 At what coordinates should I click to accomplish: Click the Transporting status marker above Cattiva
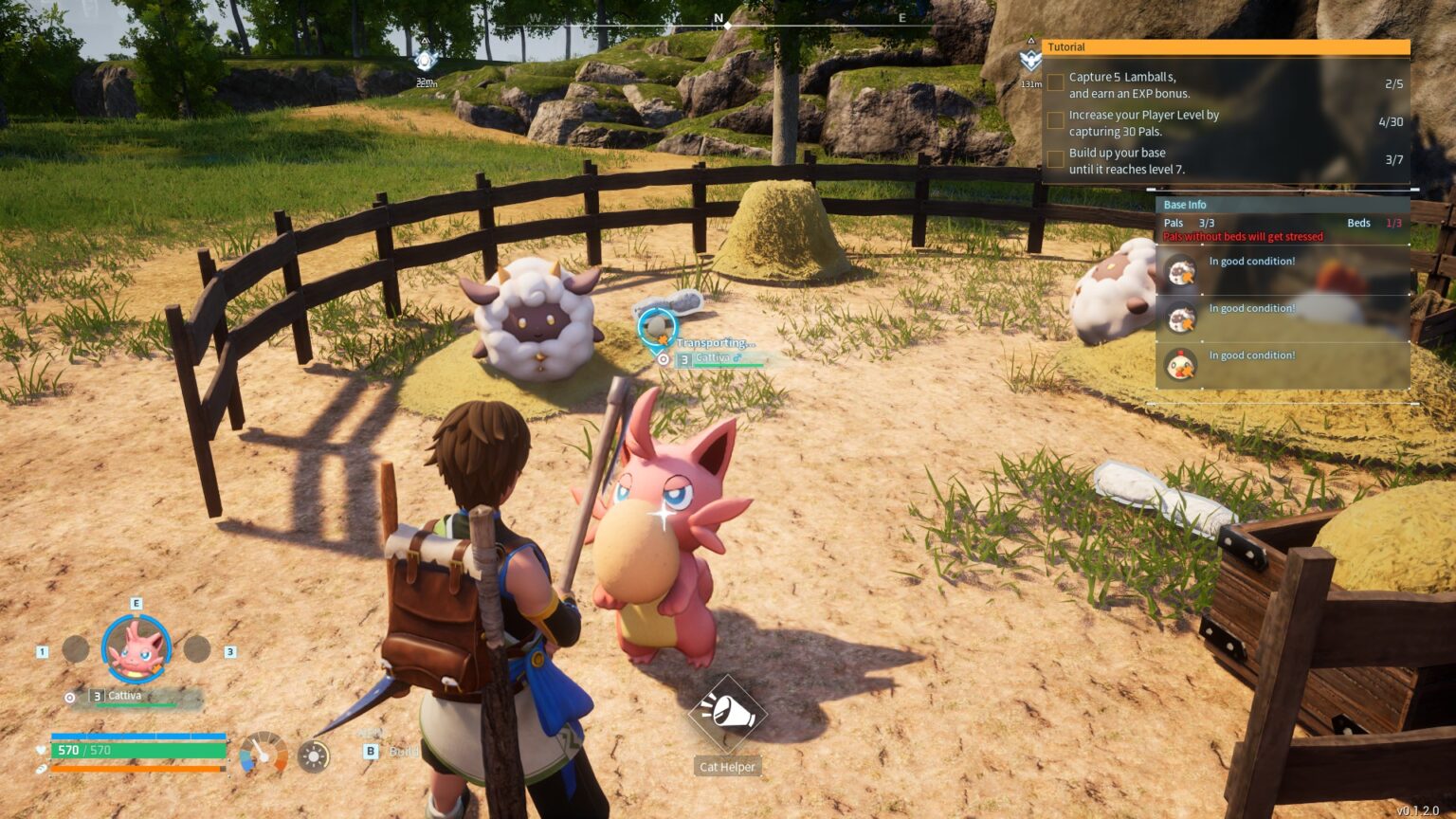[x=655, y=328]
